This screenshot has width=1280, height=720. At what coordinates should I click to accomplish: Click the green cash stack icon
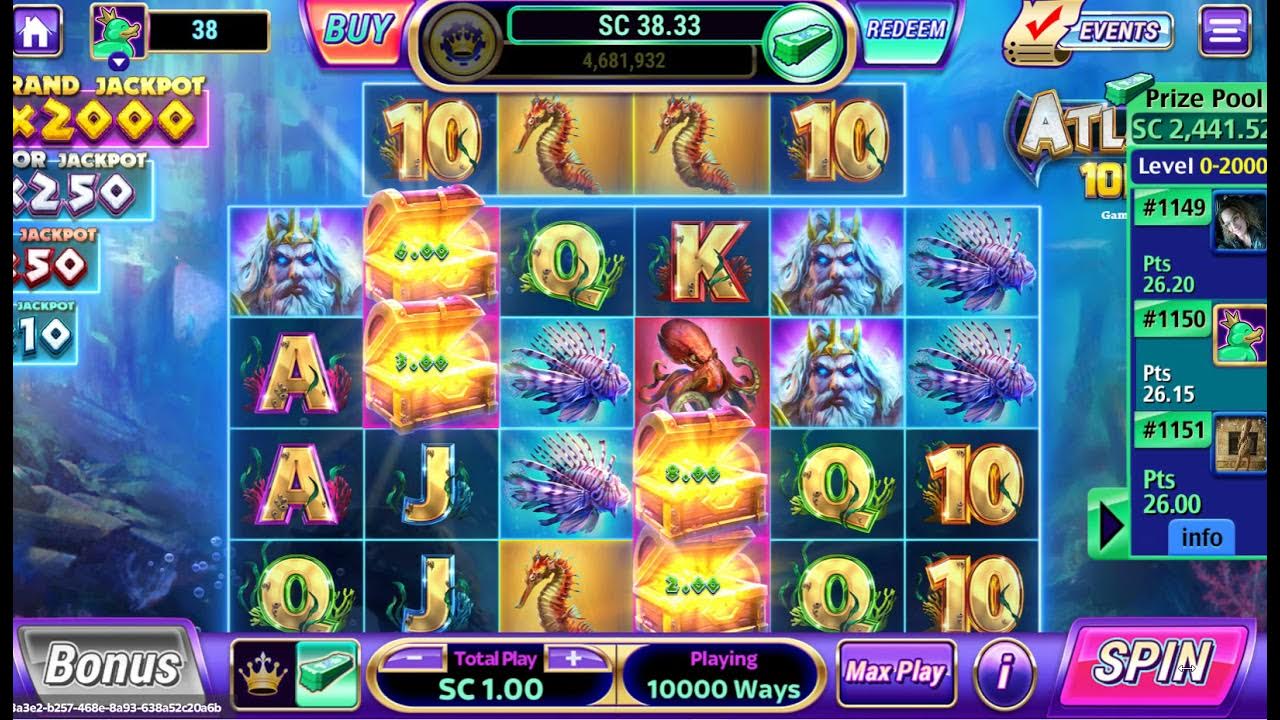(x=800, y=43)
